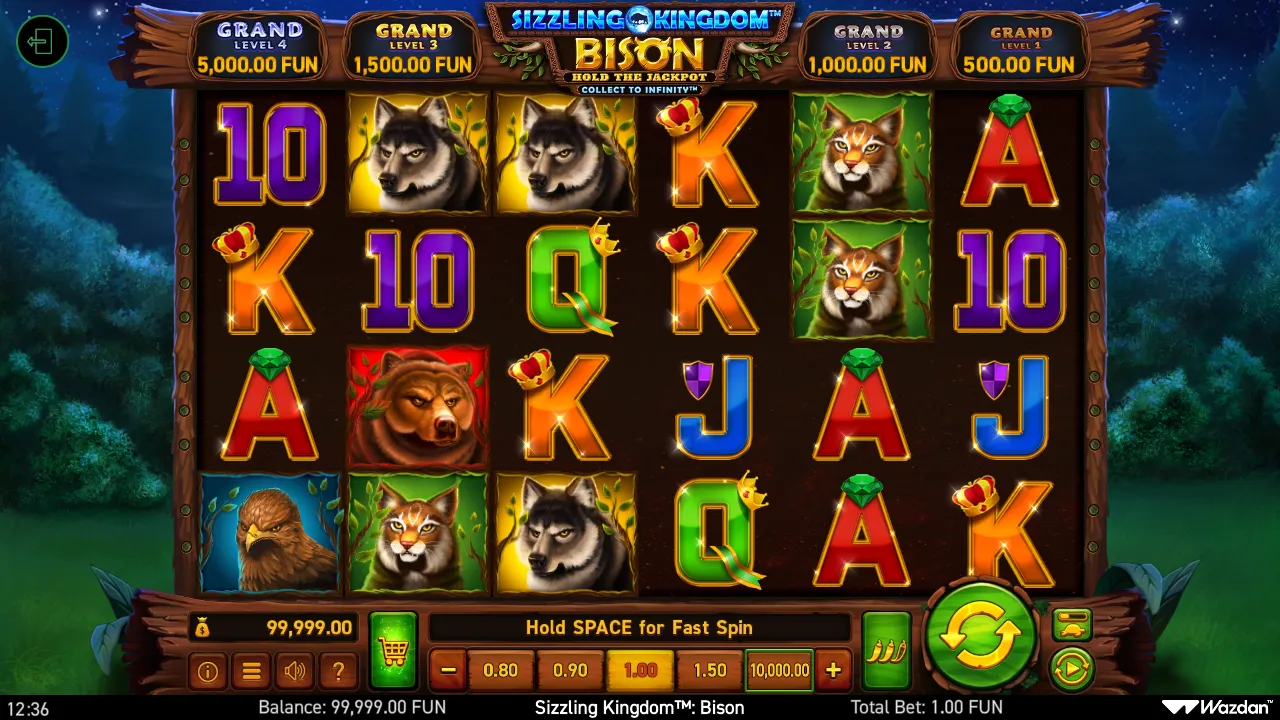Viewport: 1280px width, 720px height.
Task: Select the 1.50 bet value
Action: click(x=710, y=671)
